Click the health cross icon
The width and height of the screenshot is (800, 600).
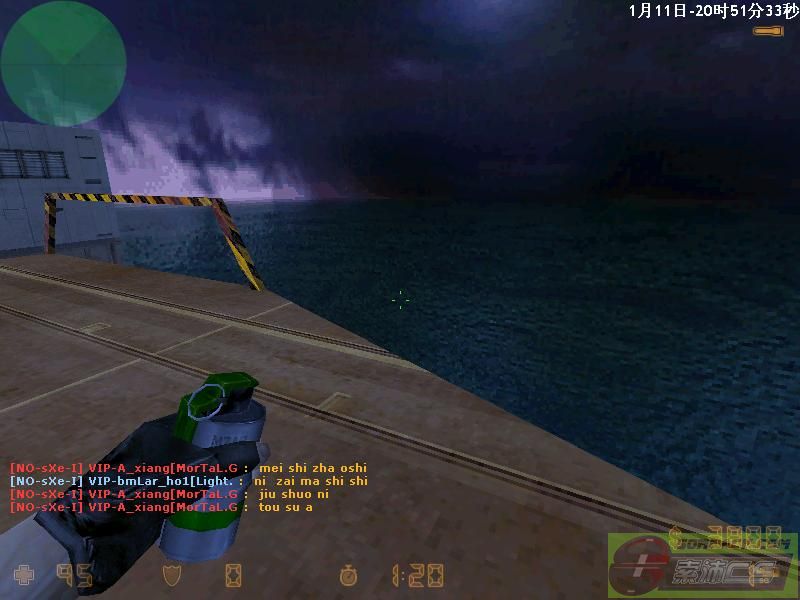[x=22, y=575]
